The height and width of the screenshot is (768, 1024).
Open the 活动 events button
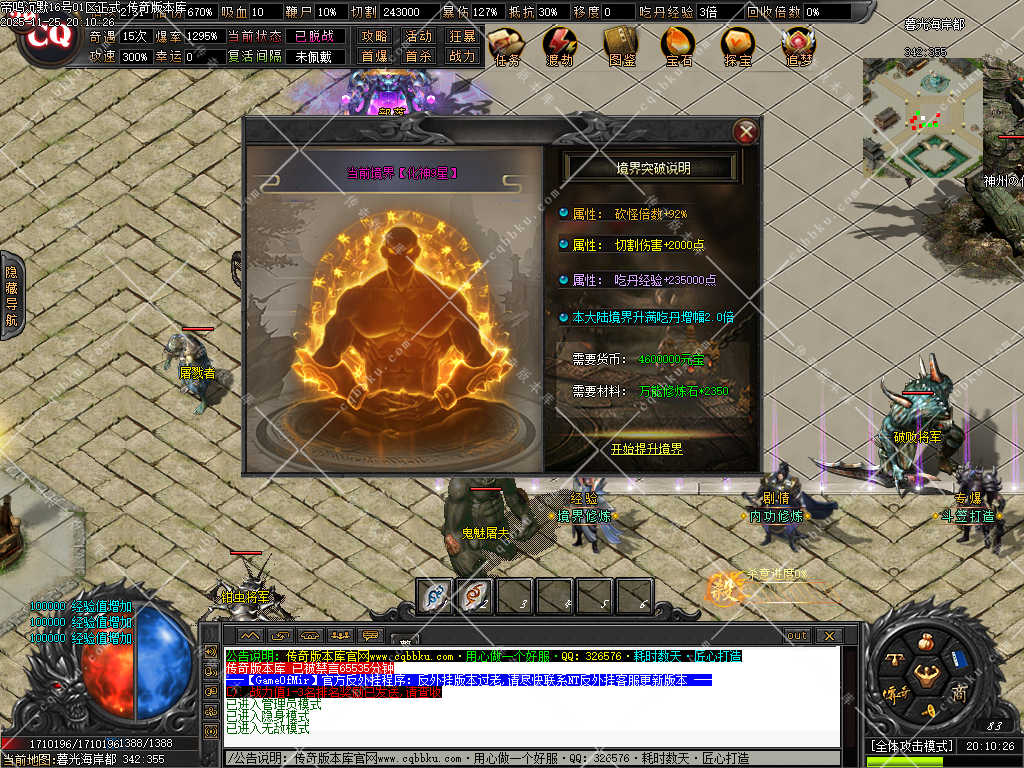418,37
